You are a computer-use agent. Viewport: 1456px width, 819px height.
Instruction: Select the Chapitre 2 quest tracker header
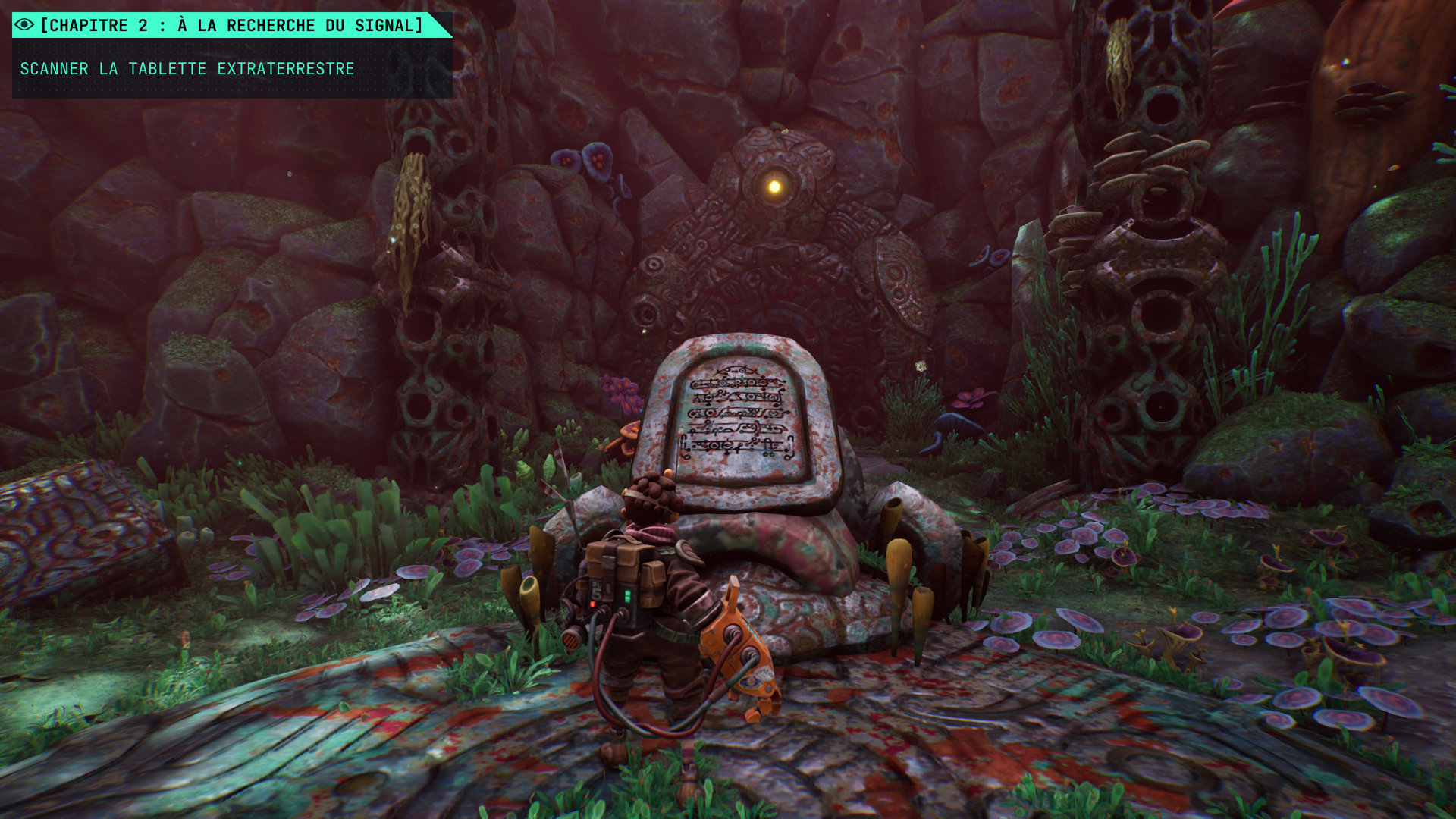tap(231, 25)
